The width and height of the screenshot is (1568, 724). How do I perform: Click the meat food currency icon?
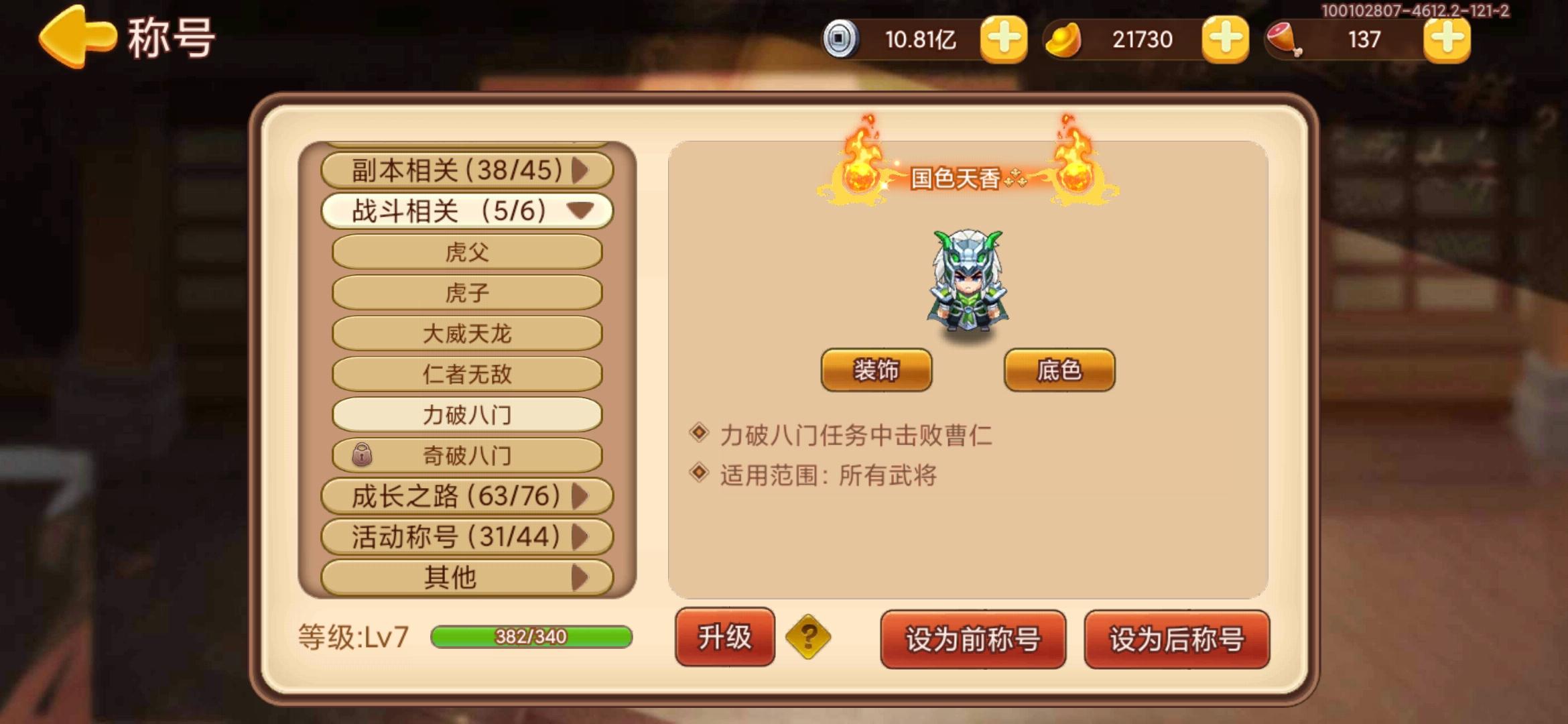pyautogui.click(x=1283, y=40)
